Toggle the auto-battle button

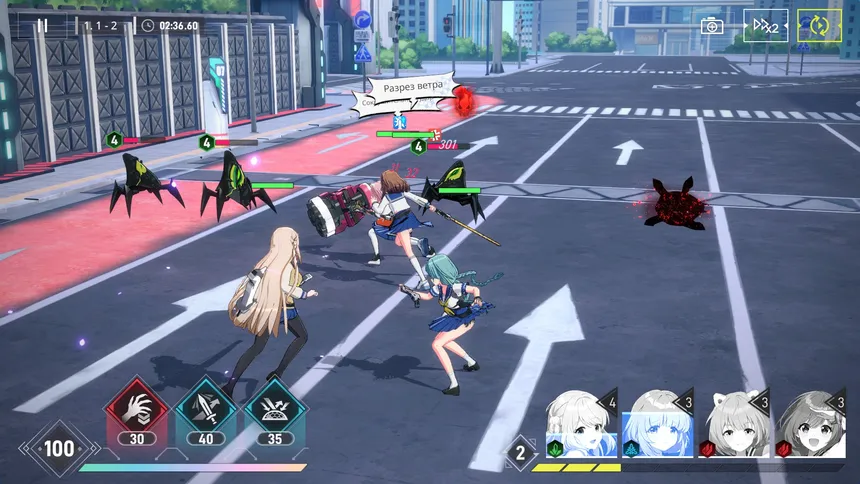pyautogui.click(x=819, y=25)
